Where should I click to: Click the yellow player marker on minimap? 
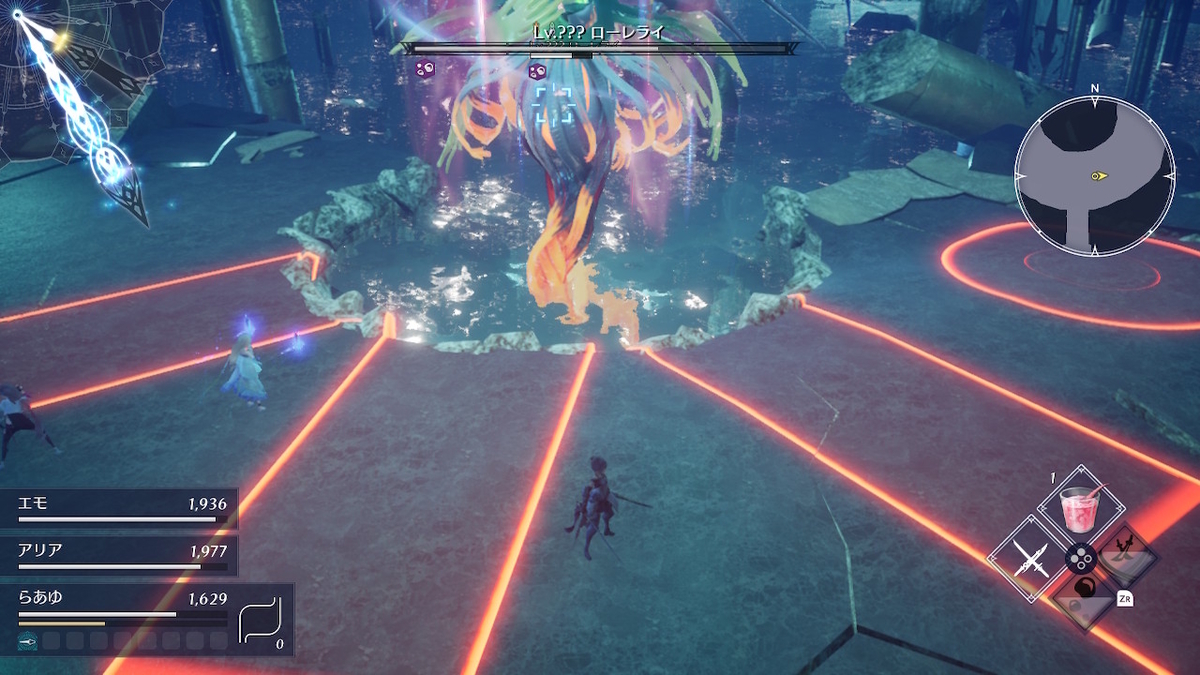[x=1099, y=176]
